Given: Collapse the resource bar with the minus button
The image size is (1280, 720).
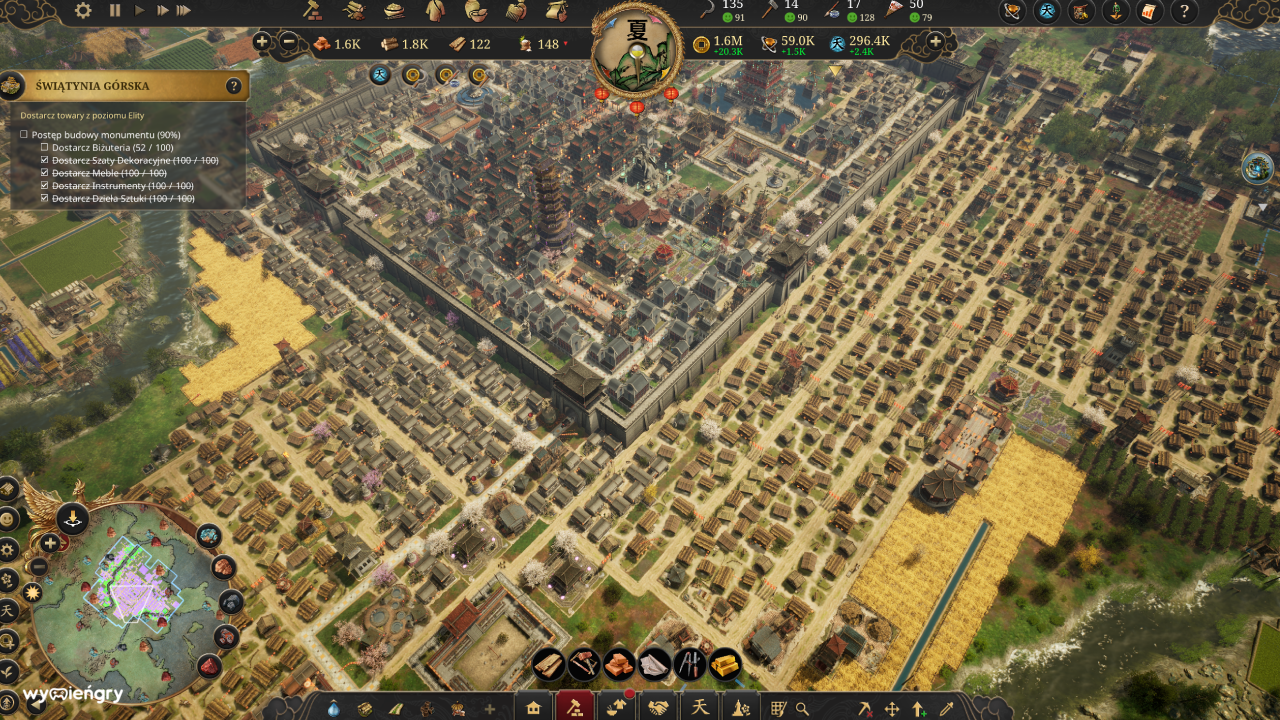Looking at the screenshot, I should (x=289, y=43).
